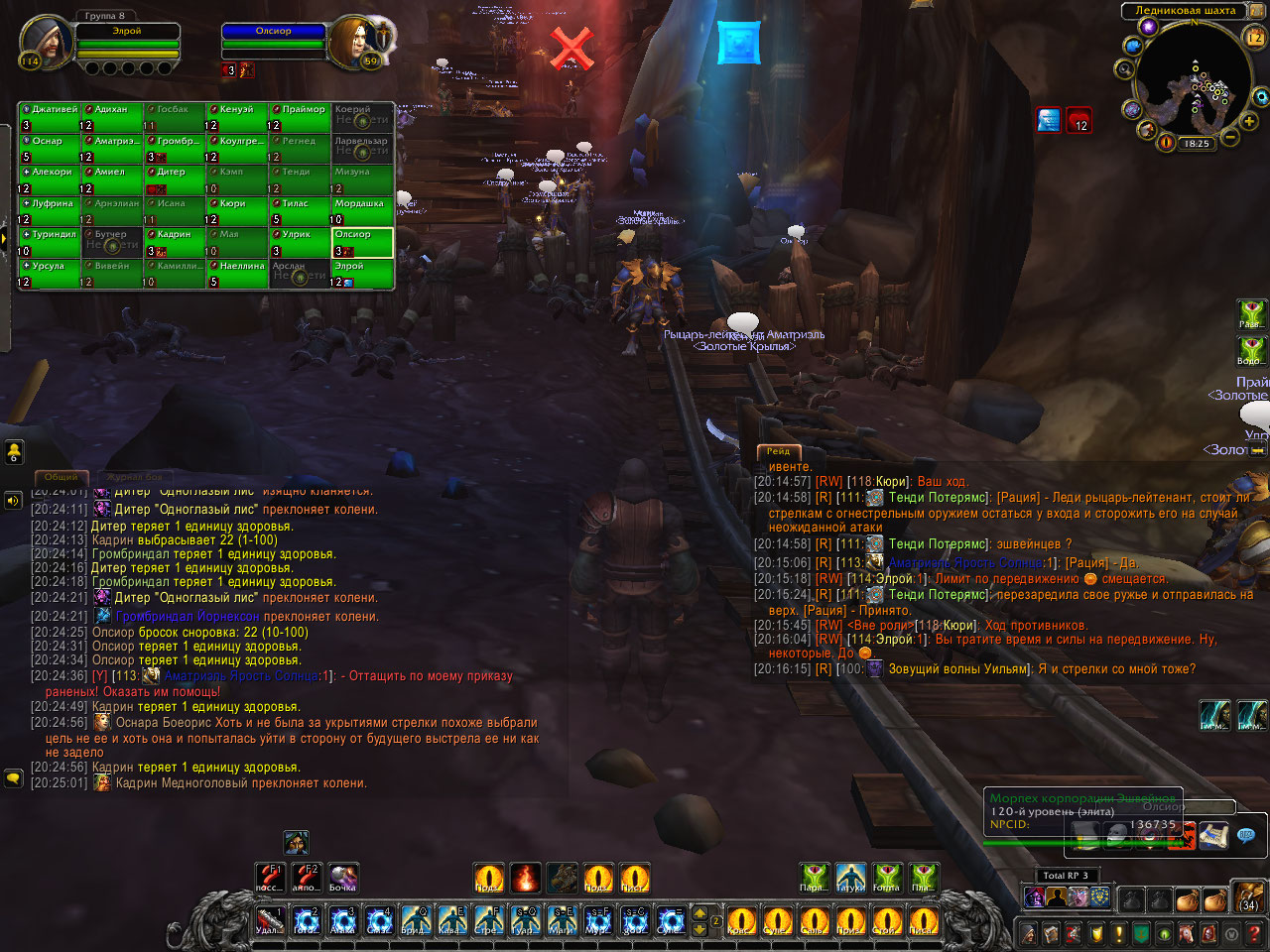Open the help question mark button
The width and height of the screenshot is (1270, 952).
pos(1255,933)
